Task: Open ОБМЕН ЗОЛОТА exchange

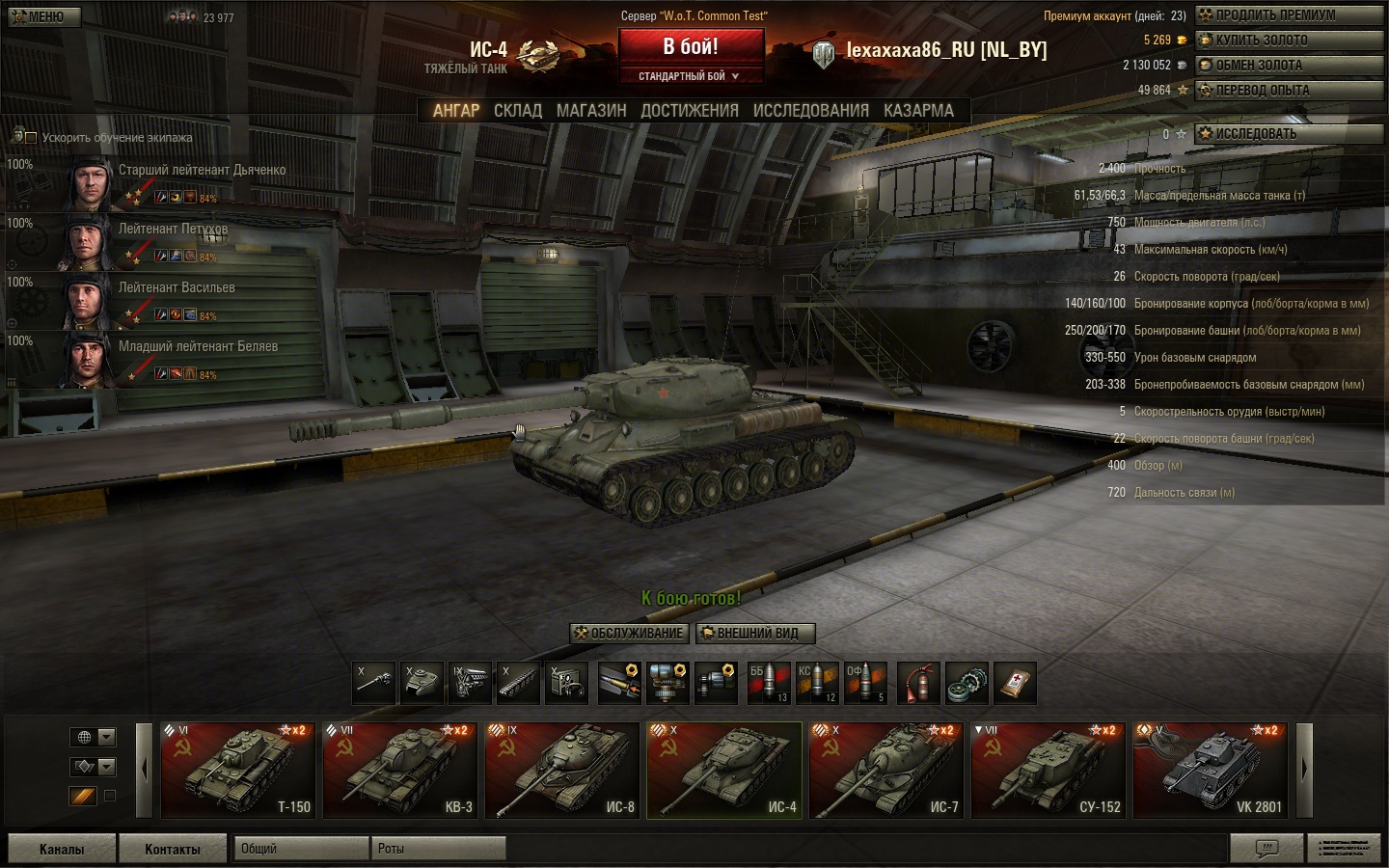Action: pyautogui.click(x=1289, y=66)
